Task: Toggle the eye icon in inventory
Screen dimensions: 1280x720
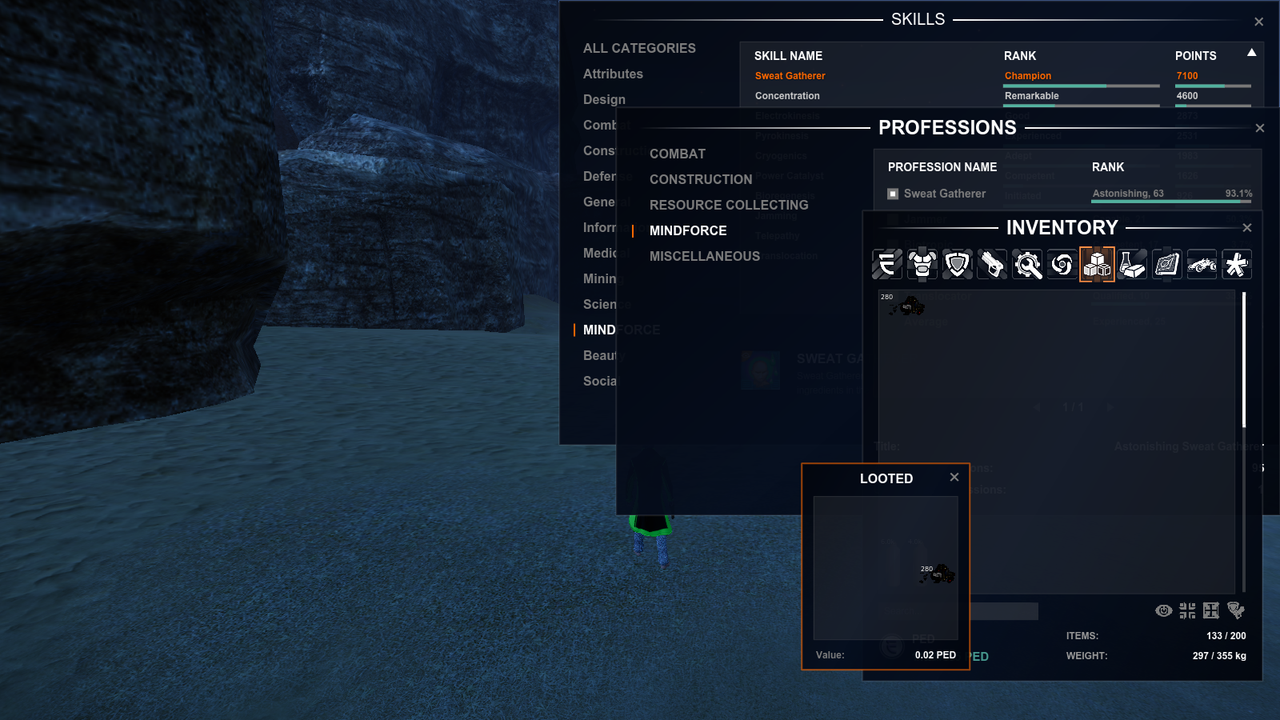Action: pos(1163,610)
